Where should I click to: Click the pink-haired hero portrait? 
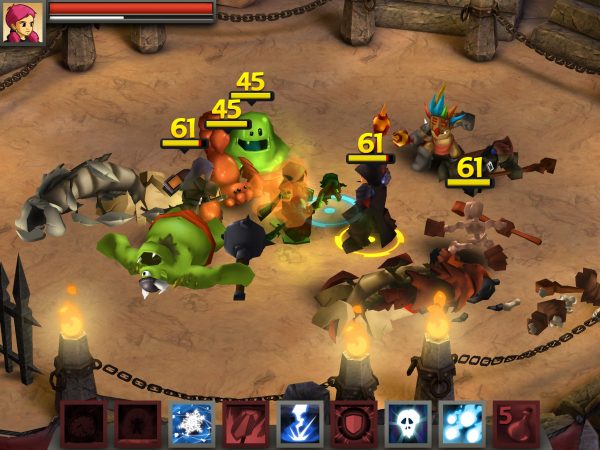click(22, 22)
